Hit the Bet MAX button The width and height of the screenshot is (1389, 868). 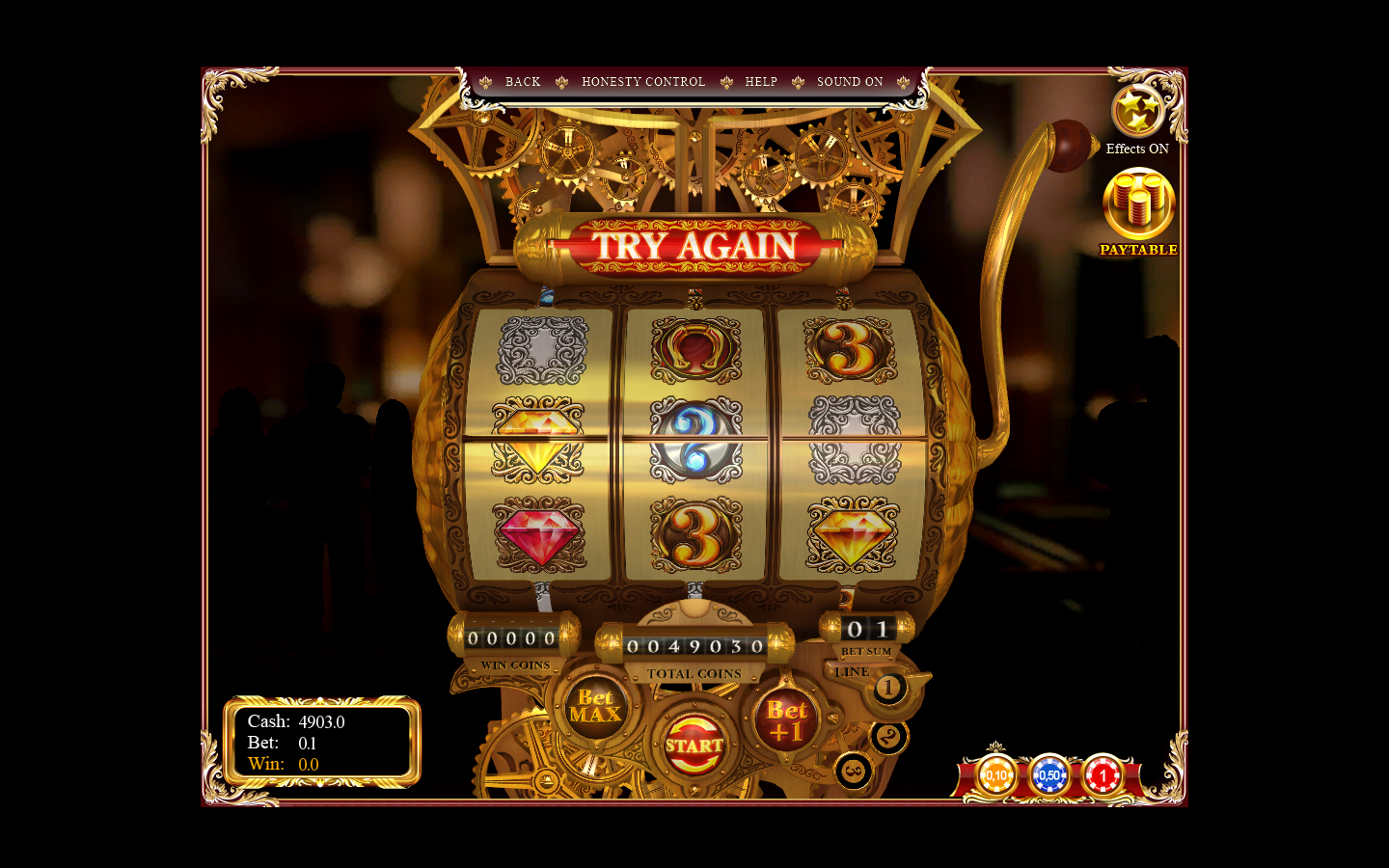coord(595,707)
